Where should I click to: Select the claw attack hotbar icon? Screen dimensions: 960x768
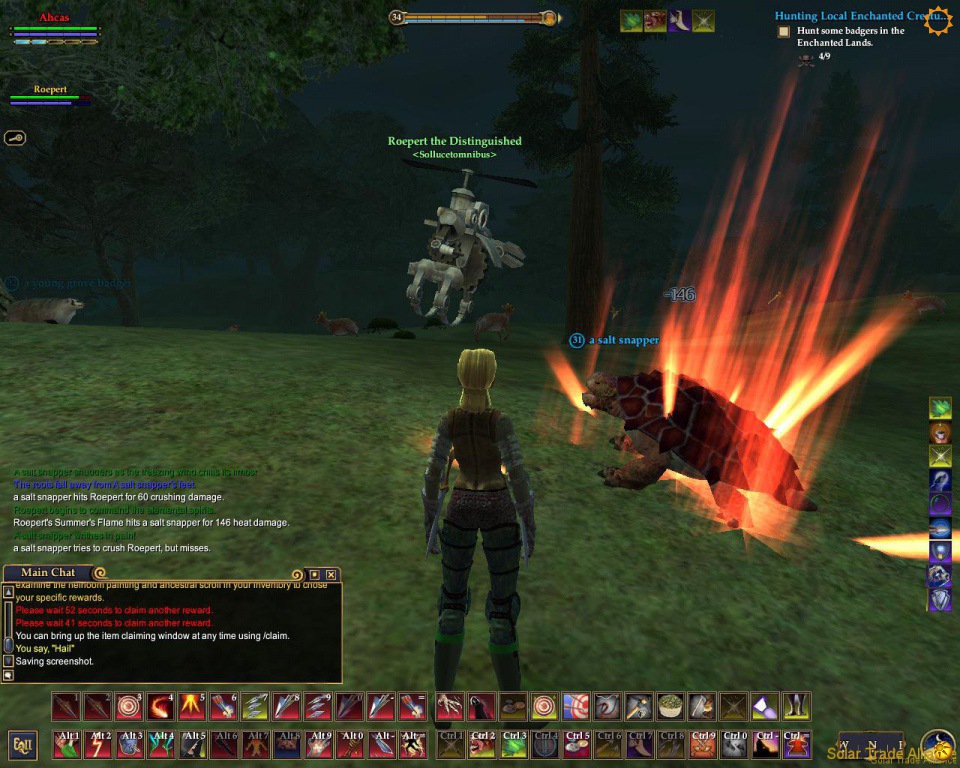[x=450, y=706]
